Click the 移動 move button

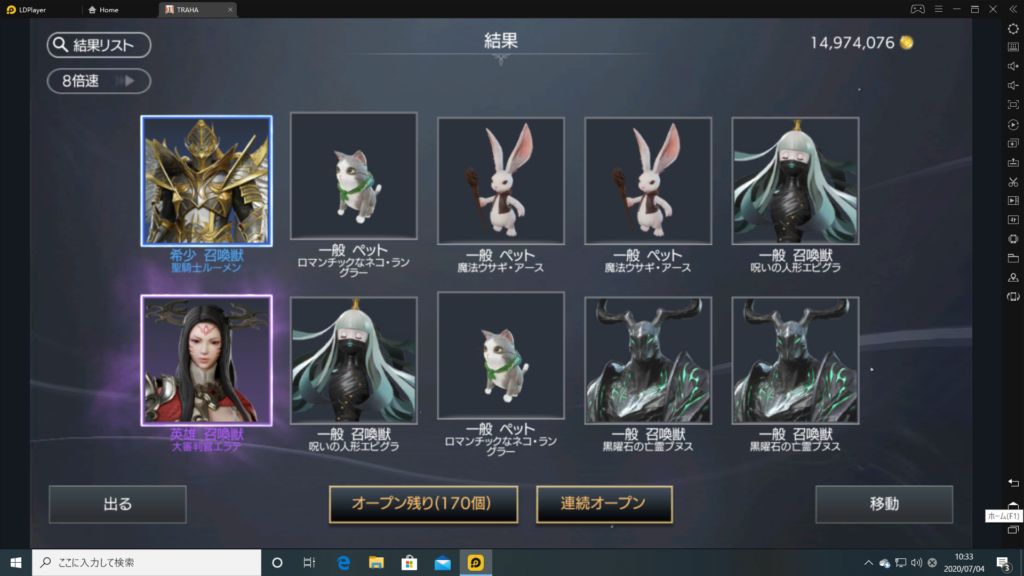click(x=884, y=504)
